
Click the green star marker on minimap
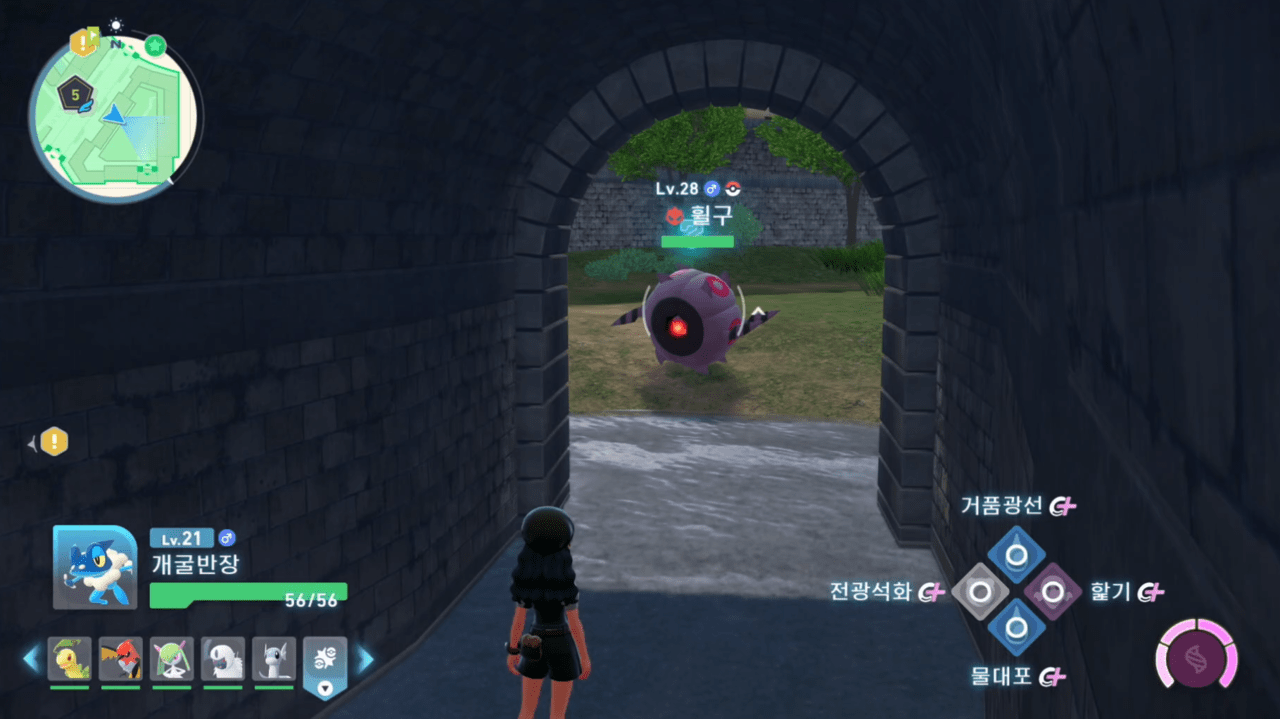pos(155,45)
